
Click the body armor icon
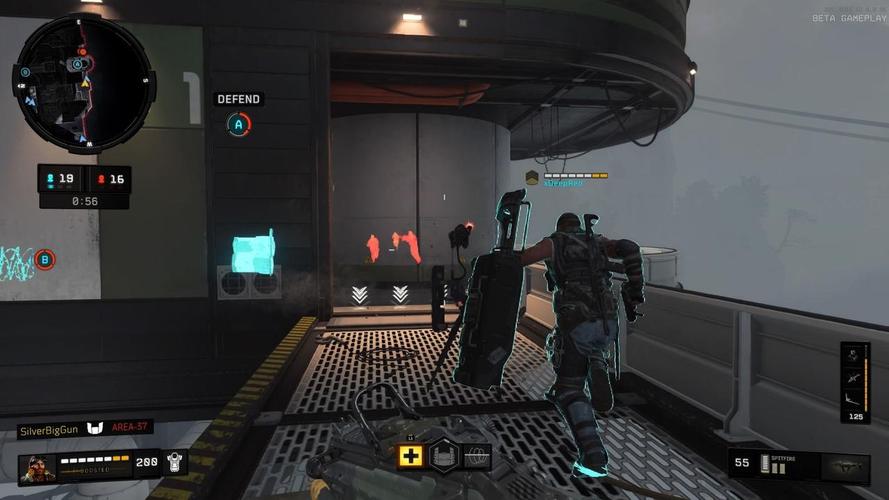point(176,463)
